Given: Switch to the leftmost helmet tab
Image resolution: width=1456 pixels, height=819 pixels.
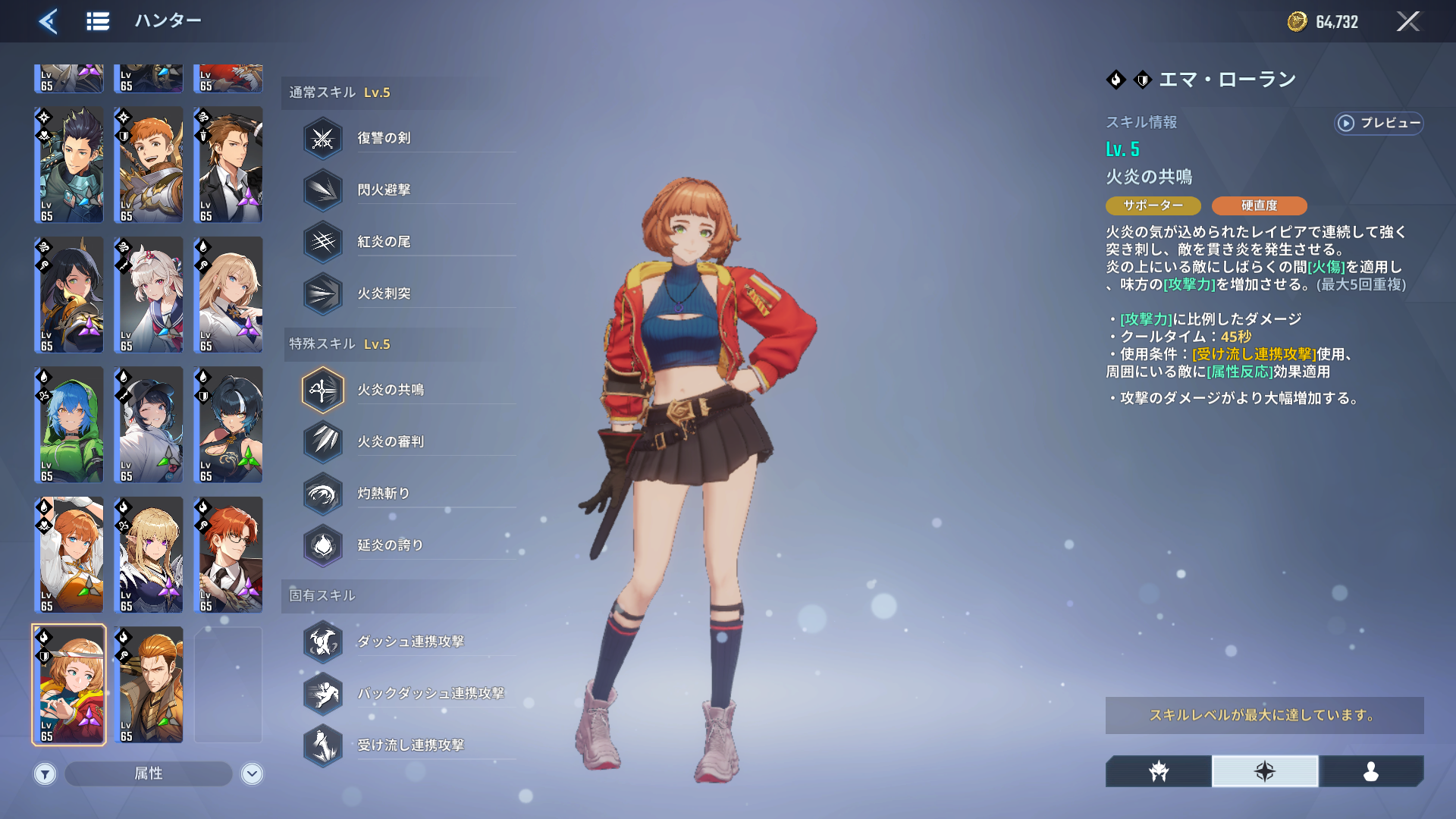Looking at the screenshot, I should coord(1158,771).
